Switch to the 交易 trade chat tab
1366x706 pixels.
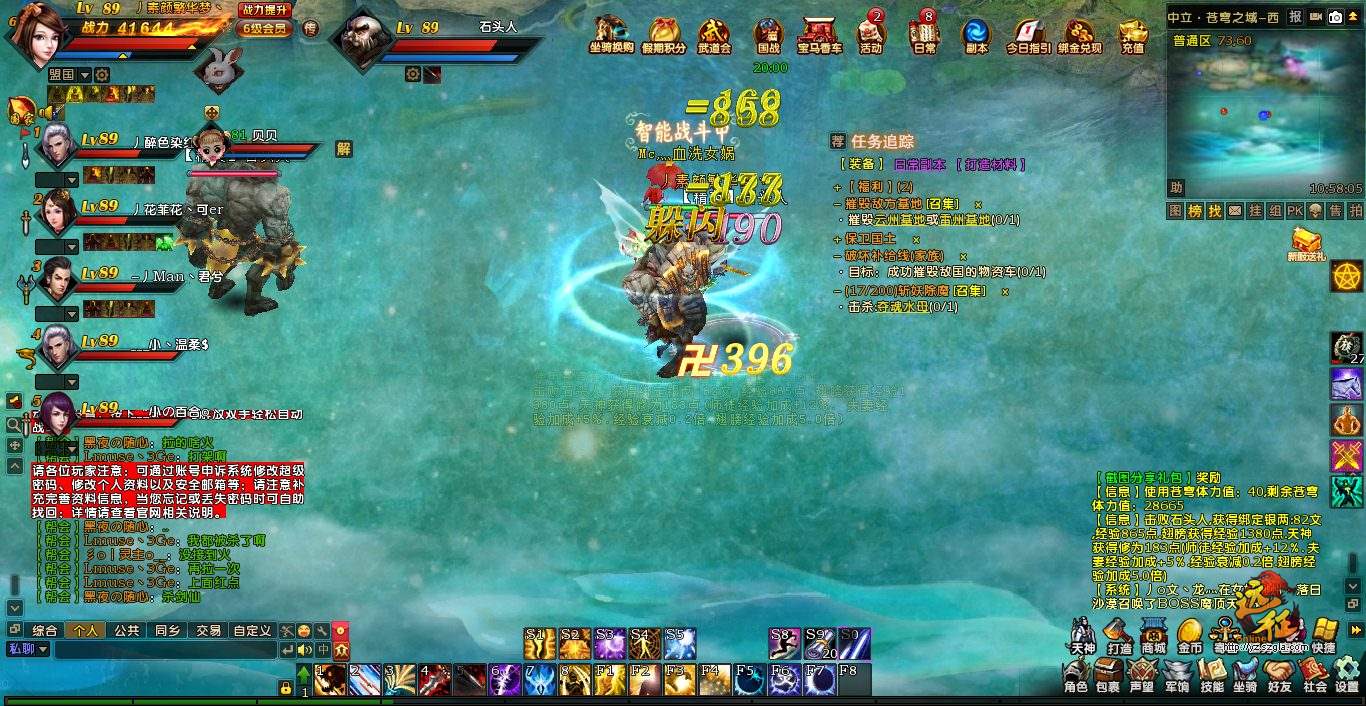(208, 631)
